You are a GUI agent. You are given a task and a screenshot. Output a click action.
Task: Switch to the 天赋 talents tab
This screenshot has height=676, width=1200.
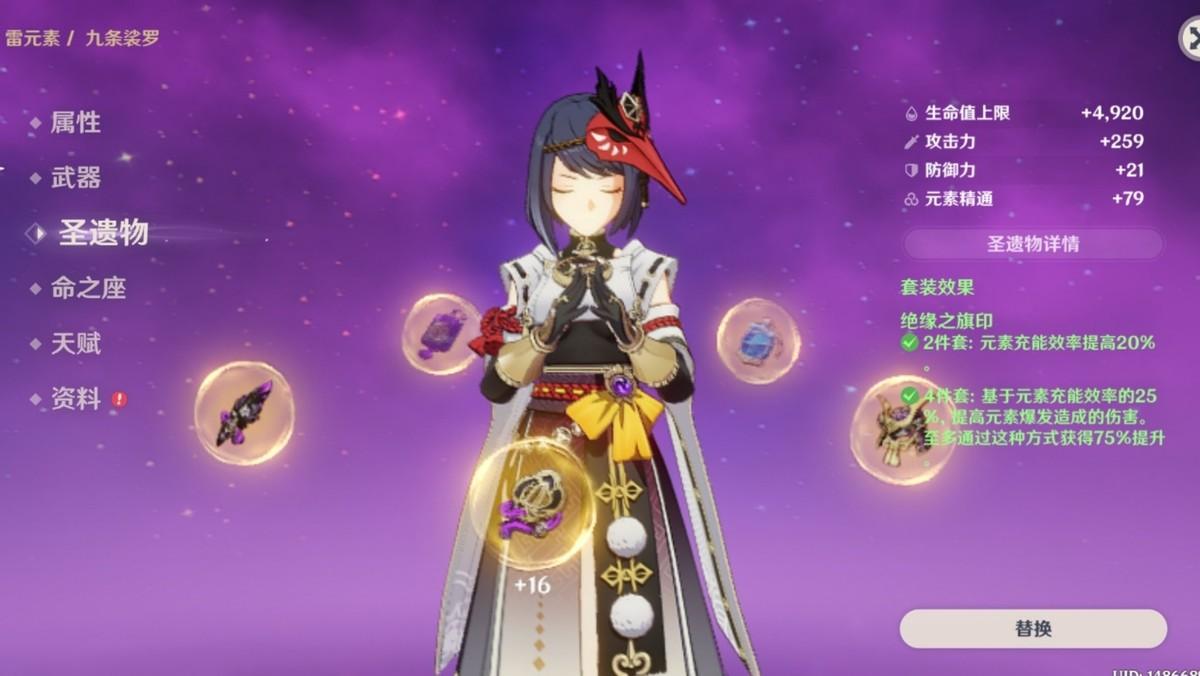pos(76,344)
